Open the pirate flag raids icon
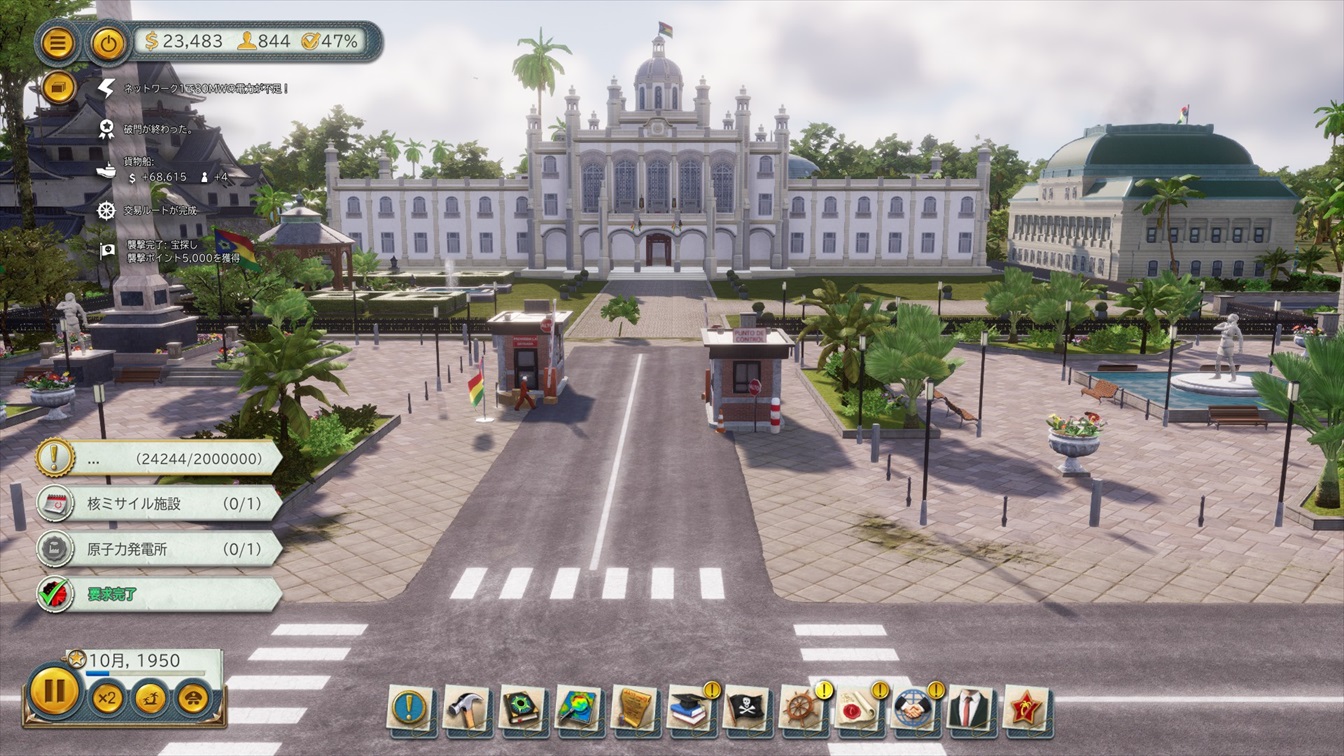 pyautogui.click(x=746, y=707)
